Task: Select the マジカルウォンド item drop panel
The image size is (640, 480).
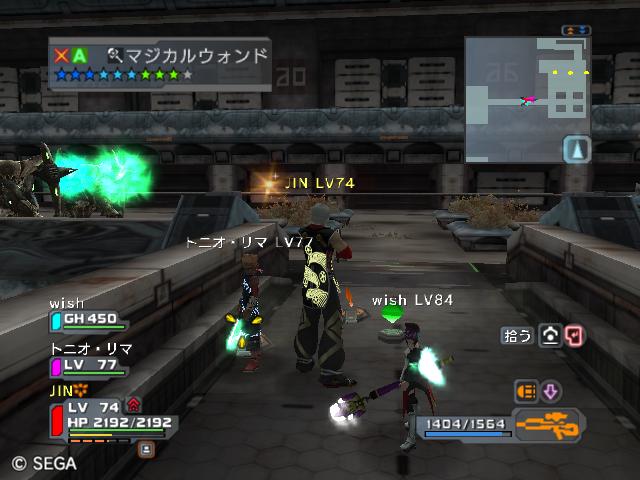Action: point(160,63)
